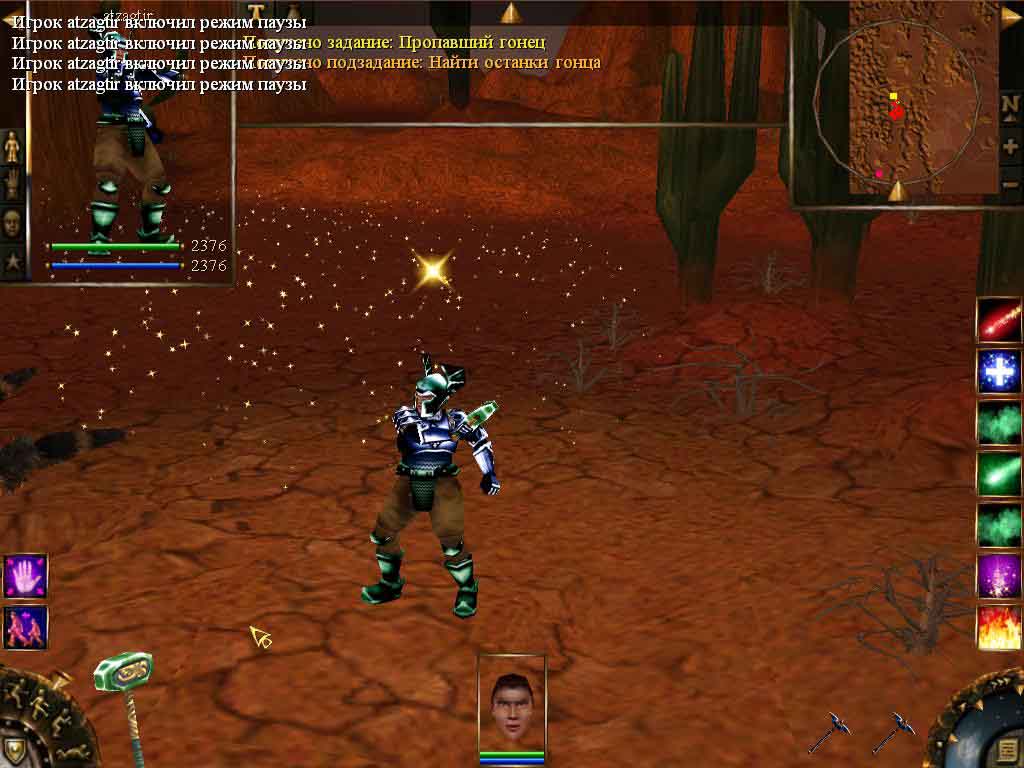Switch to the hand panel tab

click(12, 184)
